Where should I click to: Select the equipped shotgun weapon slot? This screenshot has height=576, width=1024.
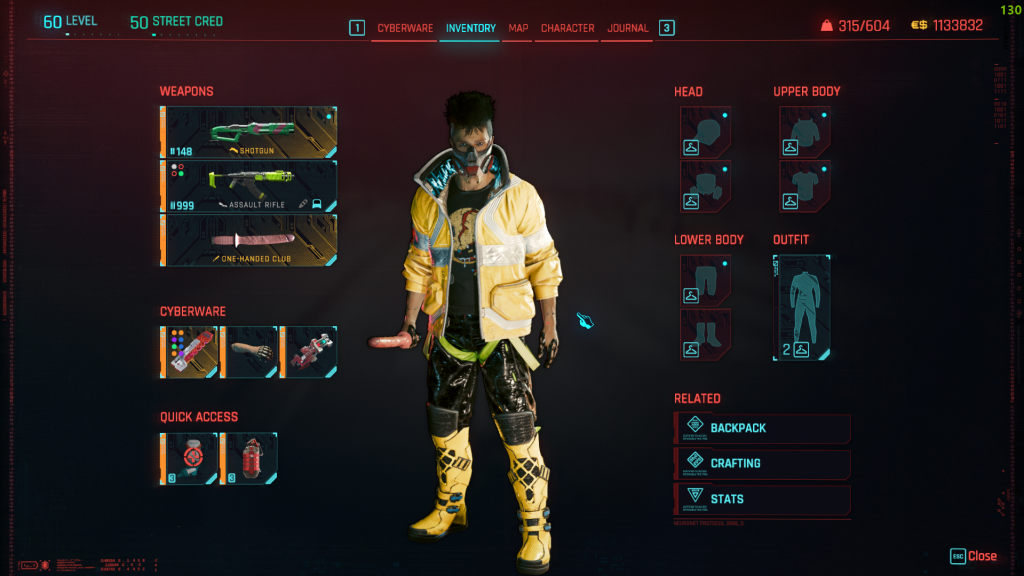tap(249, 132)
